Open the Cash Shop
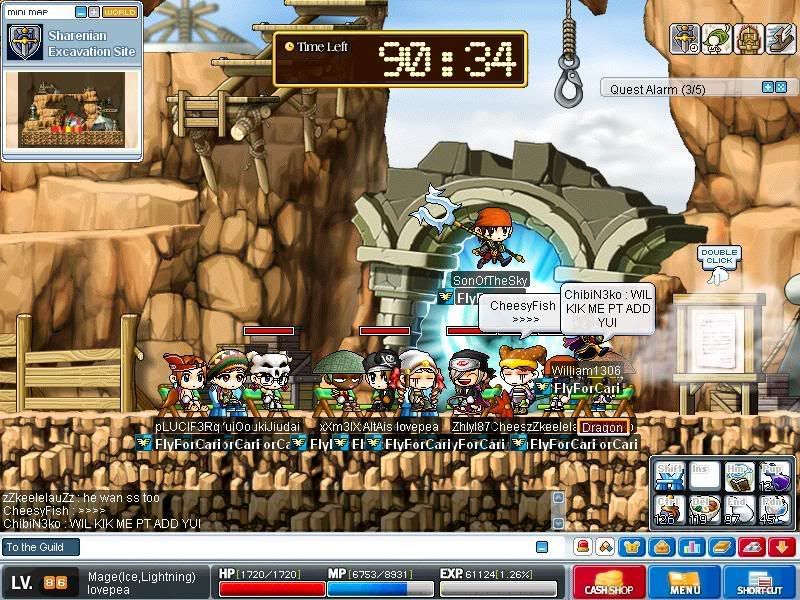 609,582
